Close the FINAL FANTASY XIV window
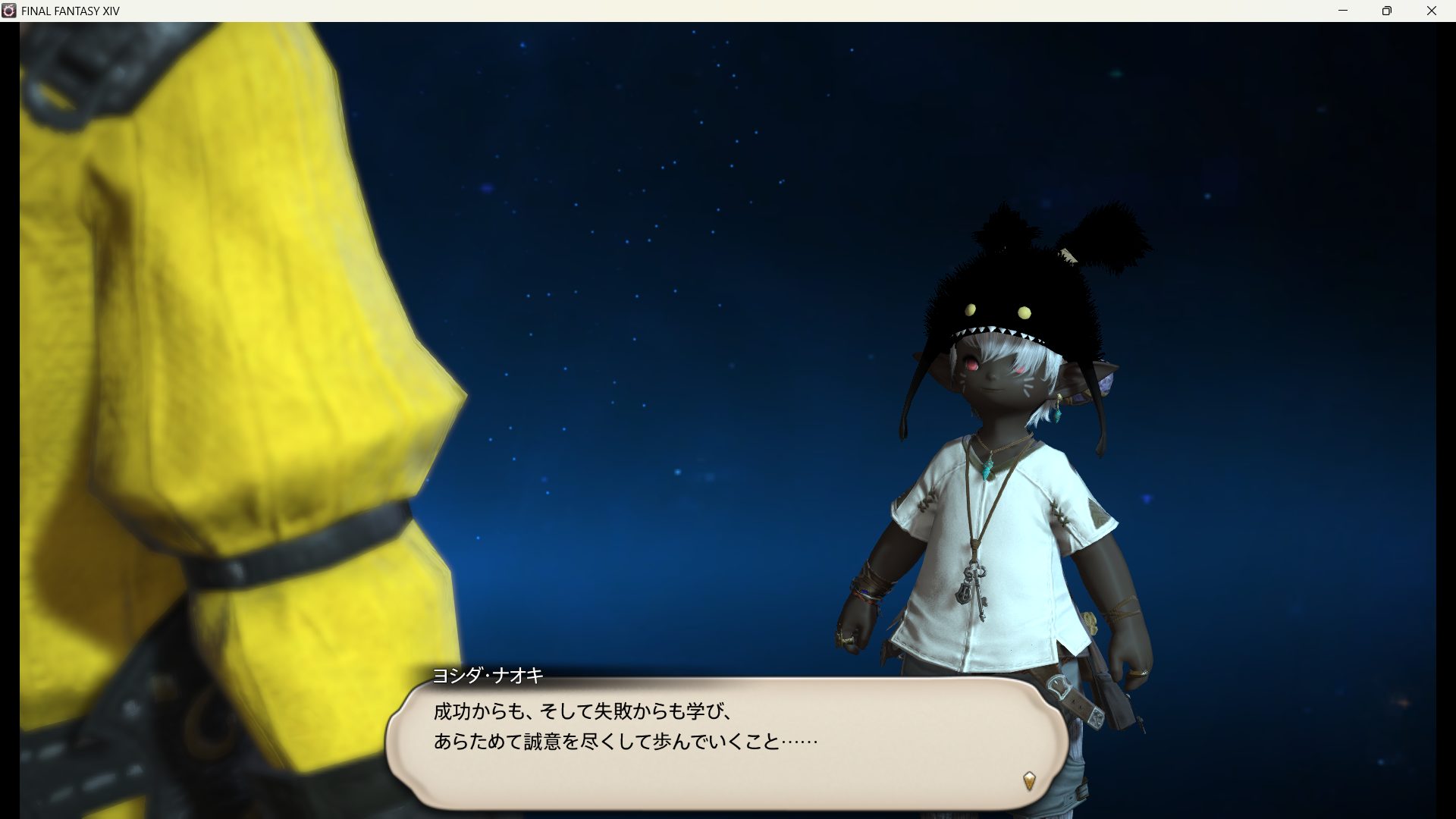This screenshot has height=819, width=1456. coord(1432,11)
